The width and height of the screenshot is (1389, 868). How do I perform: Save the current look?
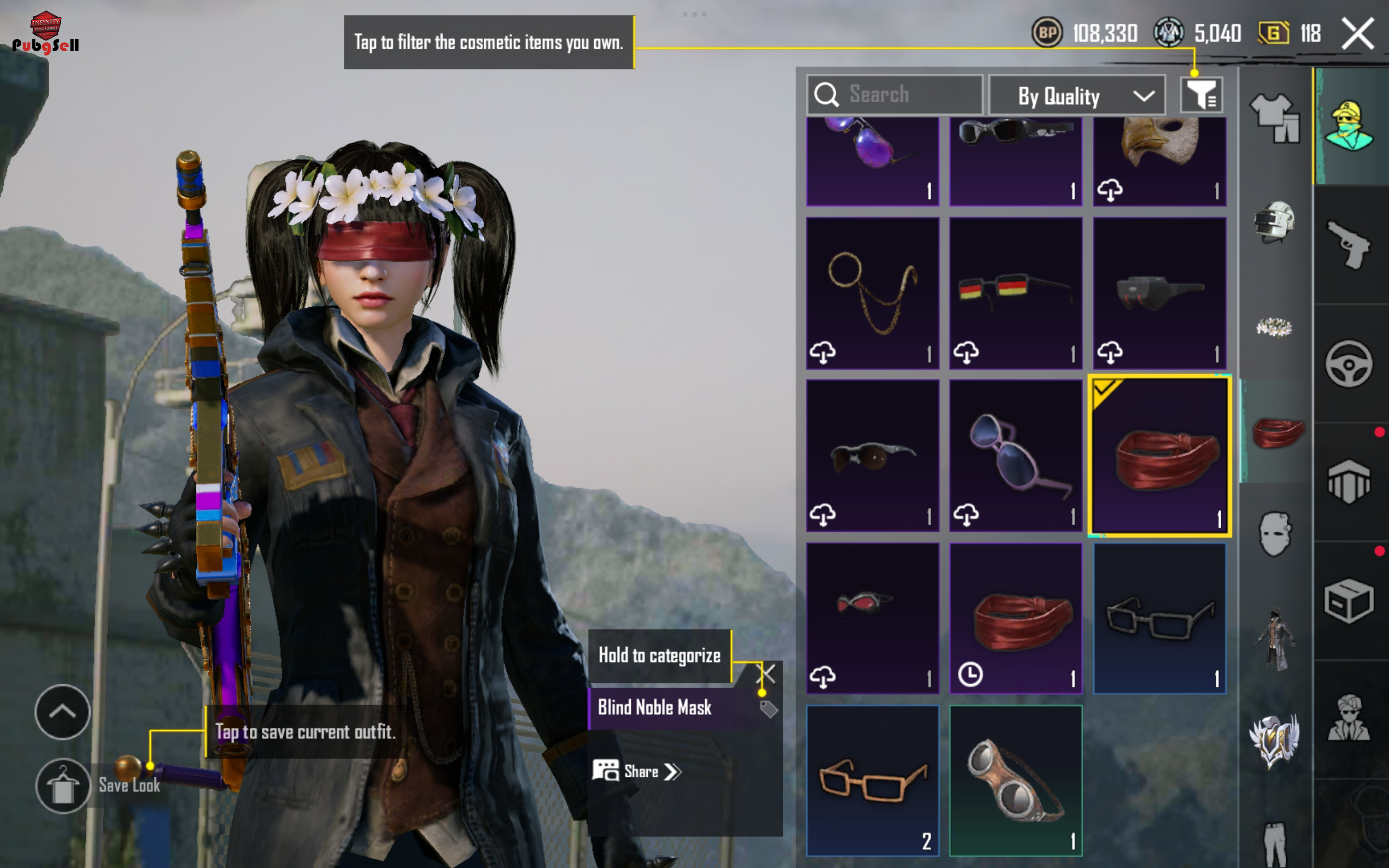63,786
